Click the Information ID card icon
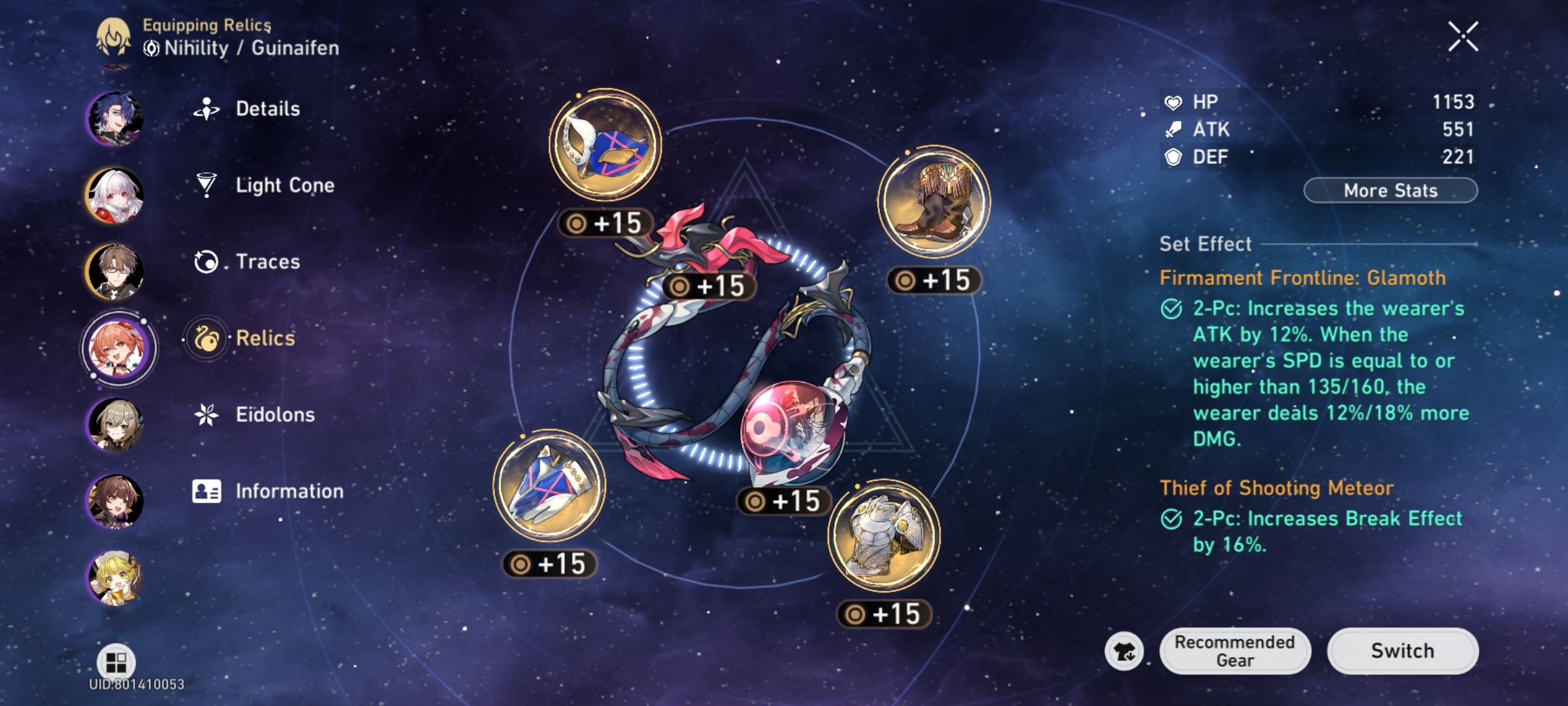The image size is (1568, 706). 206,491
